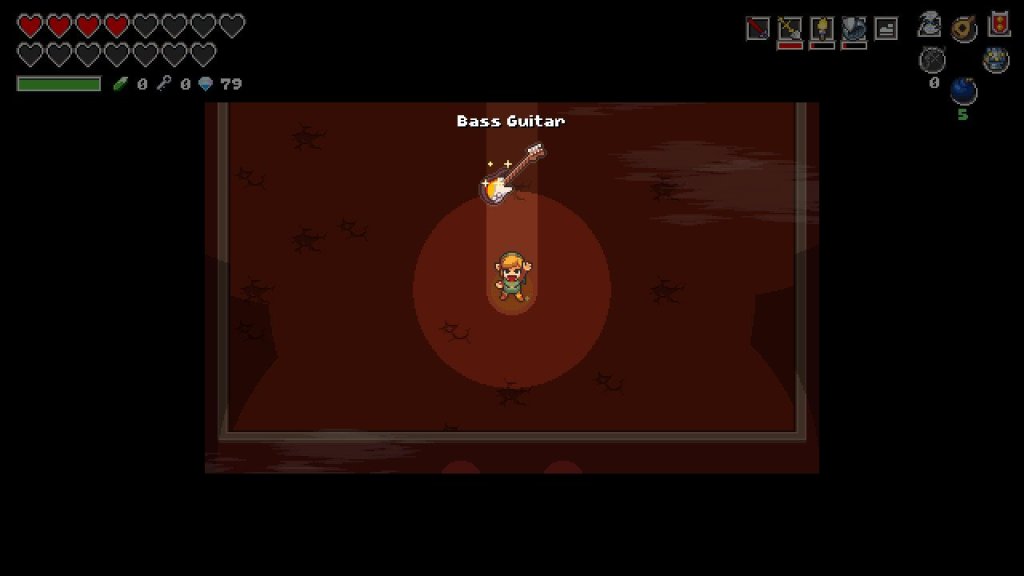The width and height of the screenshot is (1024, 576).
Task: Select the bow and arrow item
Action: (932, 60)
